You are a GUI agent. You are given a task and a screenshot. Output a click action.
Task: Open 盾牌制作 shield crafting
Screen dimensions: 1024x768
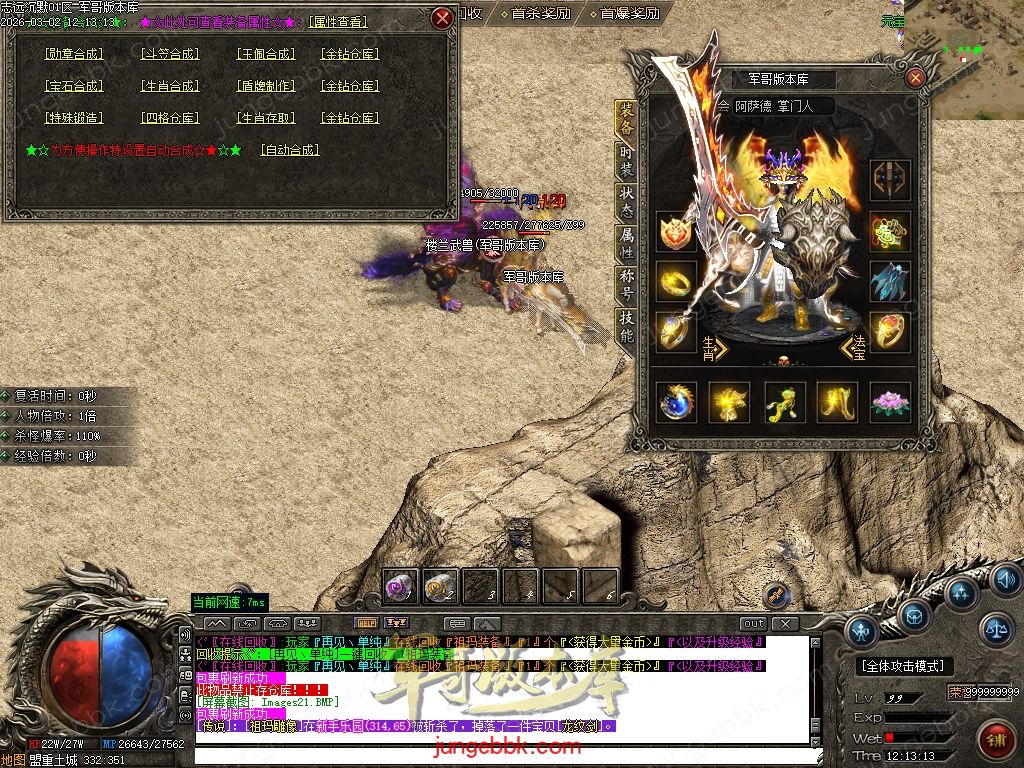click(265, 86)
